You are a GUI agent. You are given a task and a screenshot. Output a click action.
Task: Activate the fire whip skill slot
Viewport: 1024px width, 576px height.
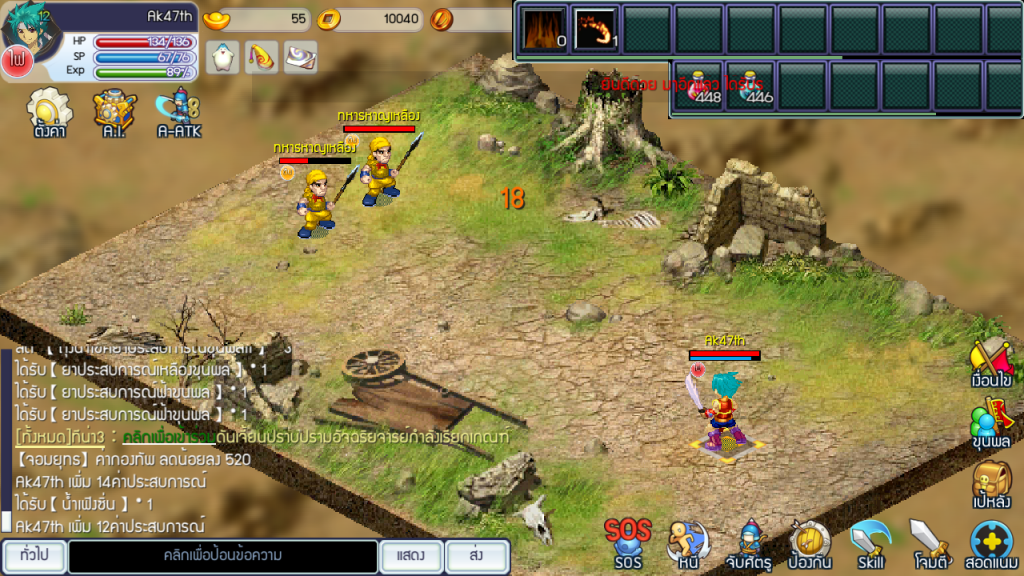pos(595,27)
